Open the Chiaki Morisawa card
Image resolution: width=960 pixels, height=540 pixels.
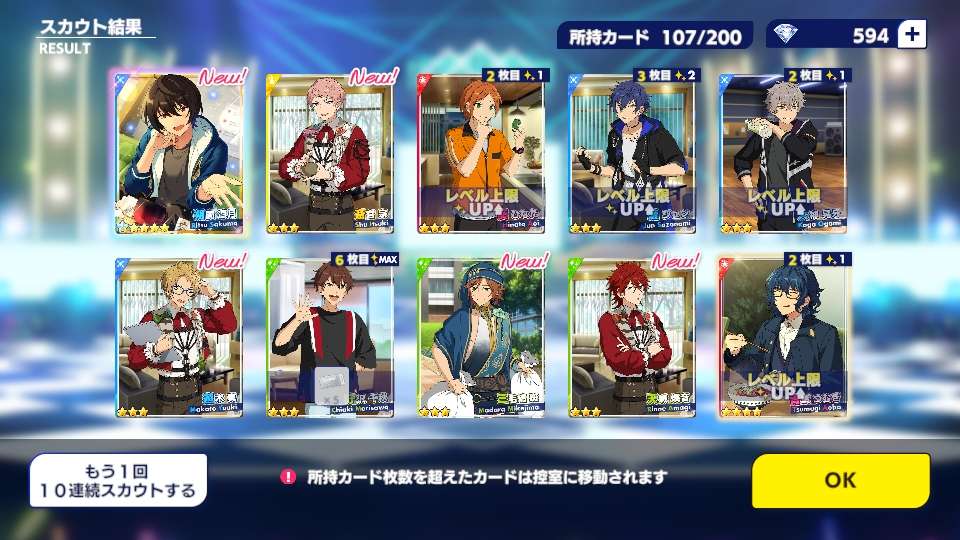click(x=330, y=336)
